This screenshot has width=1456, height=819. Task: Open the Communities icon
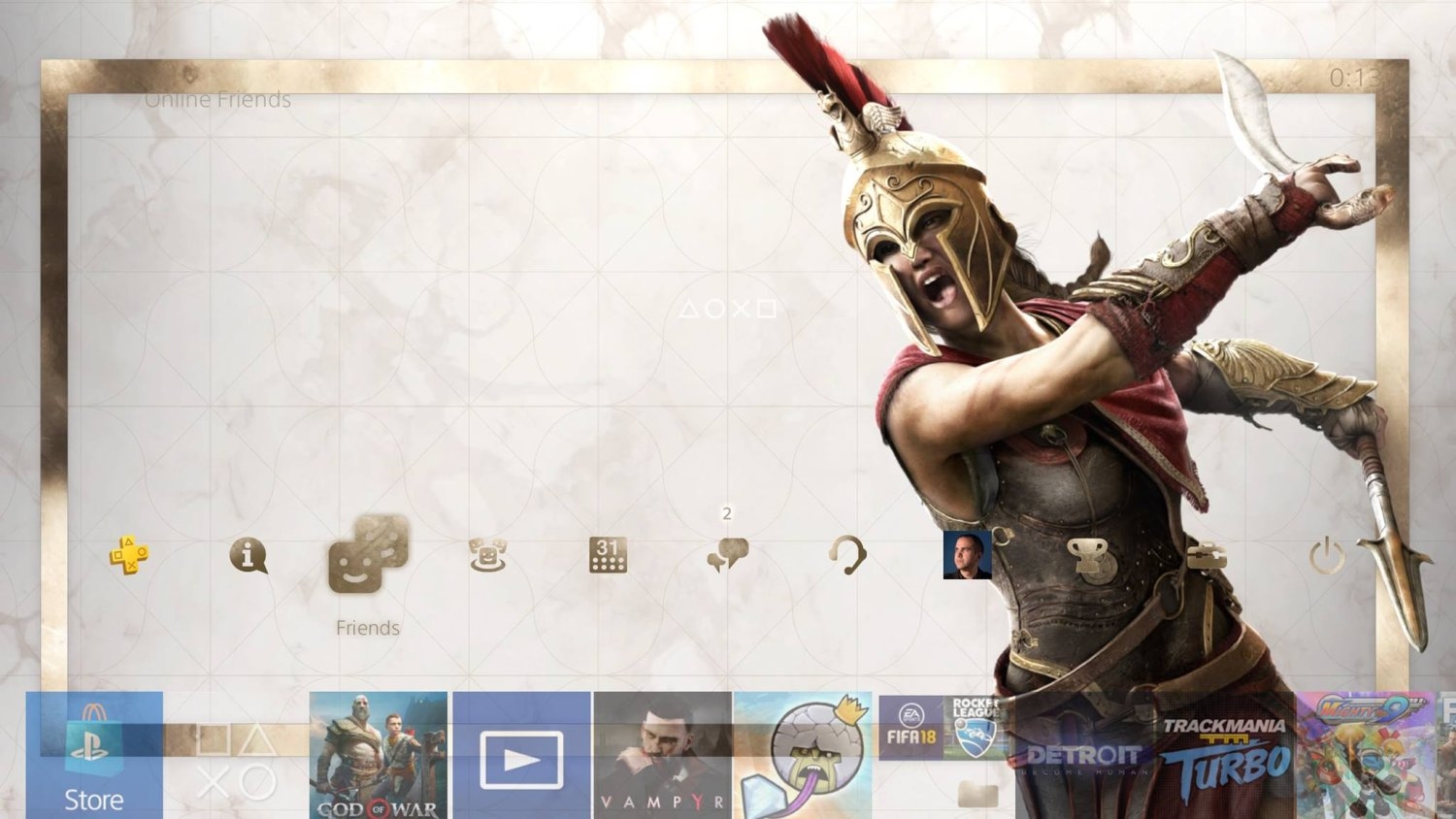[x=488, y=556]
